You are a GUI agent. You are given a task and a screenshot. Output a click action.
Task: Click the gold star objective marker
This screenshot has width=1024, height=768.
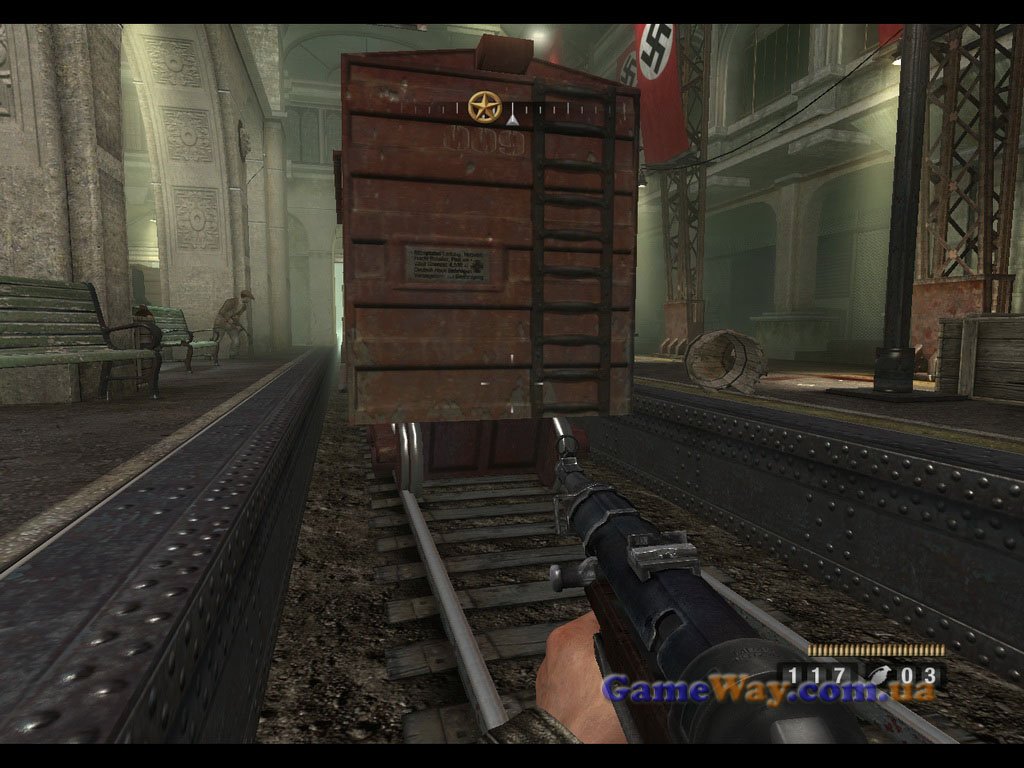tap(484, 104)
